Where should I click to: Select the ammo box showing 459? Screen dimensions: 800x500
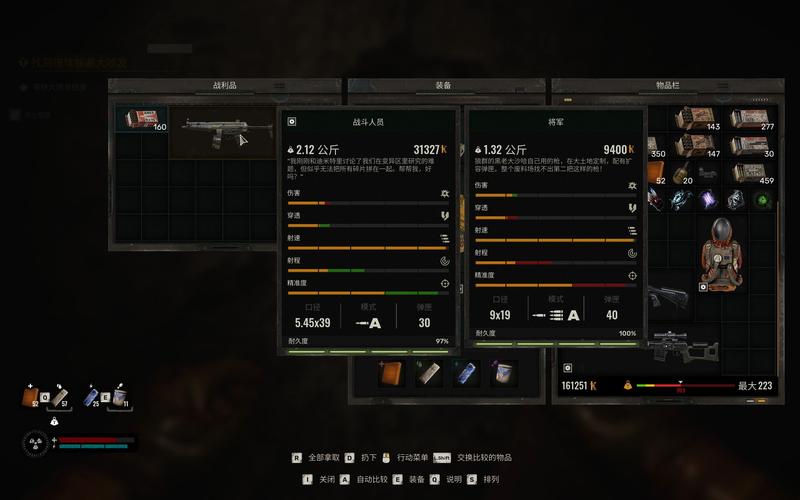753,174
